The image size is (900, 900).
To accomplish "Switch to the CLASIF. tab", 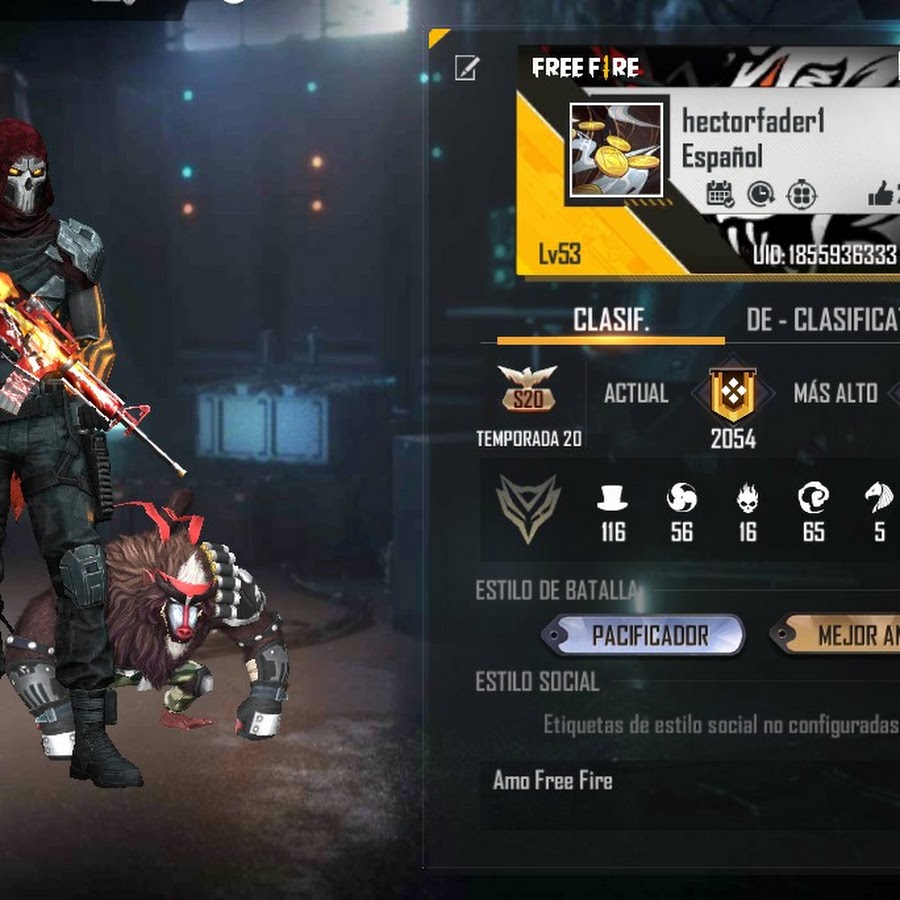I will [611, 320].
